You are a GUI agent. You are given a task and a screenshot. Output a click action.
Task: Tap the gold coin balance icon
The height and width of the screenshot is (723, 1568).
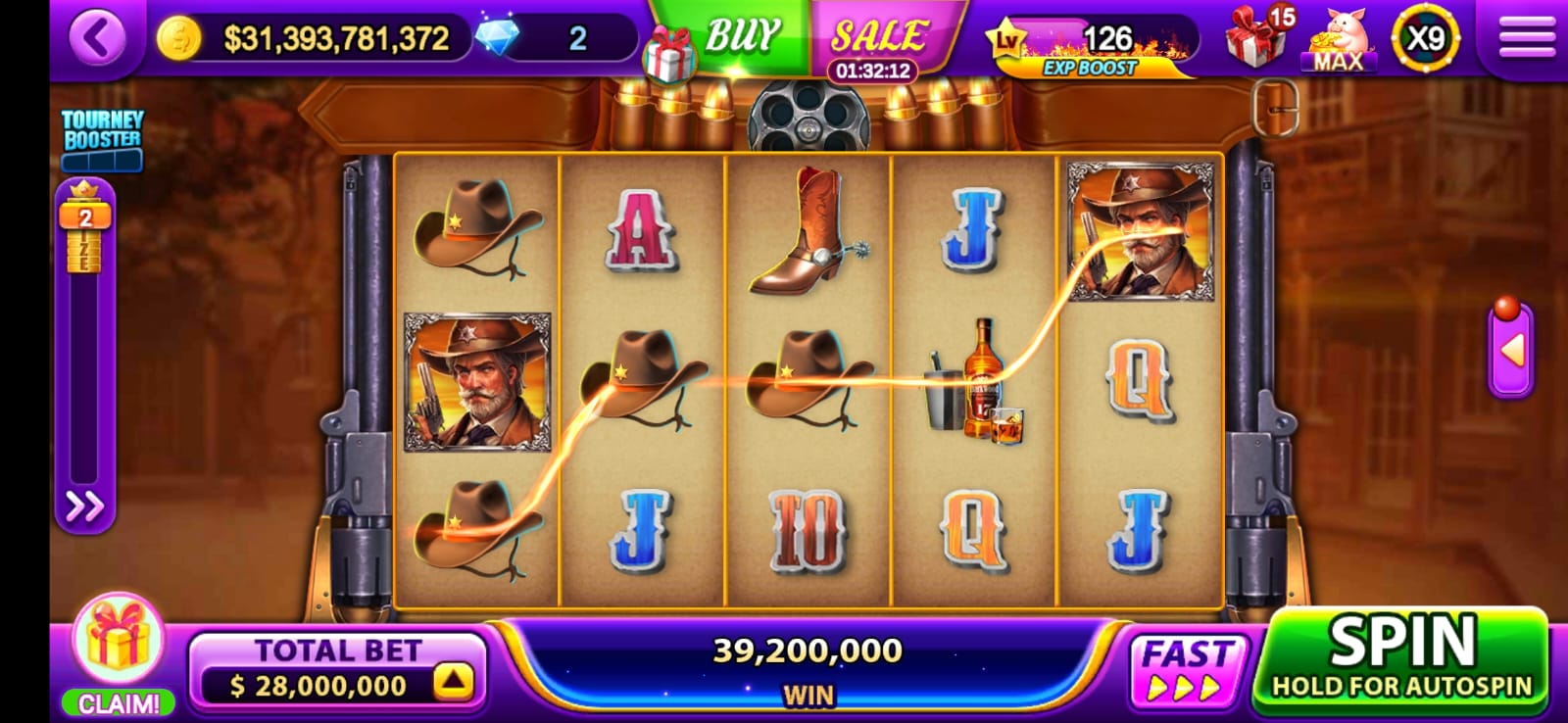pyautogui.click(x=179, y=38)
